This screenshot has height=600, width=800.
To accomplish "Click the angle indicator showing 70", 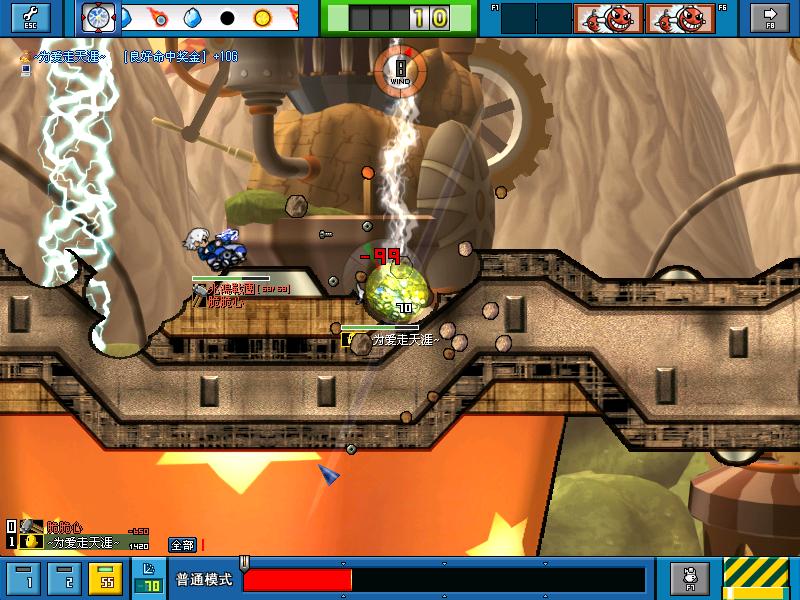I will click(x=148, y=584).
